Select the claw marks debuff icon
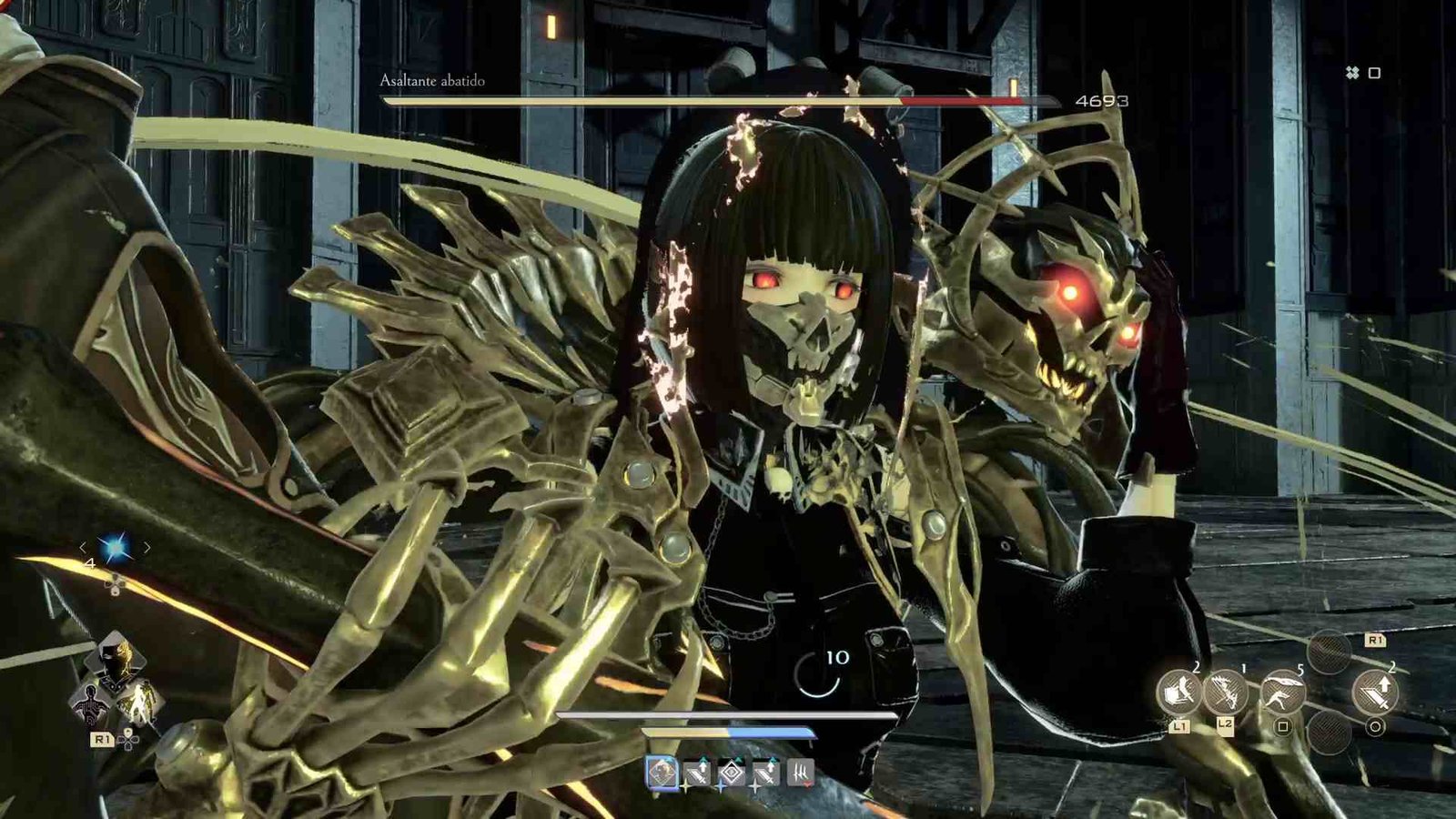1456x819 pixels. click(x=800, y=773)
